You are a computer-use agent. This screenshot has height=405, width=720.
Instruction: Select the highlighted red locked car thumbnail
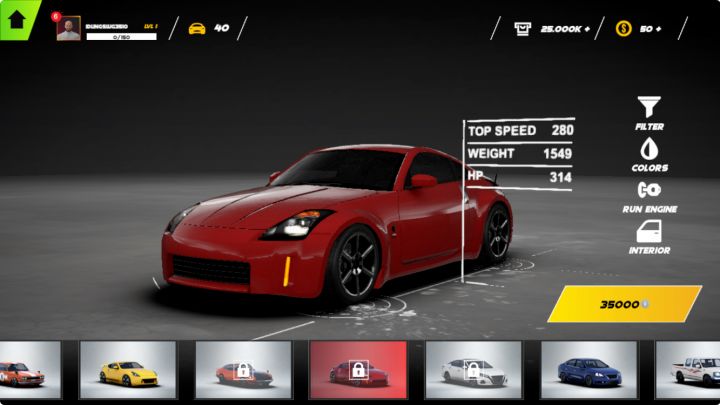[x=357, y=371]
